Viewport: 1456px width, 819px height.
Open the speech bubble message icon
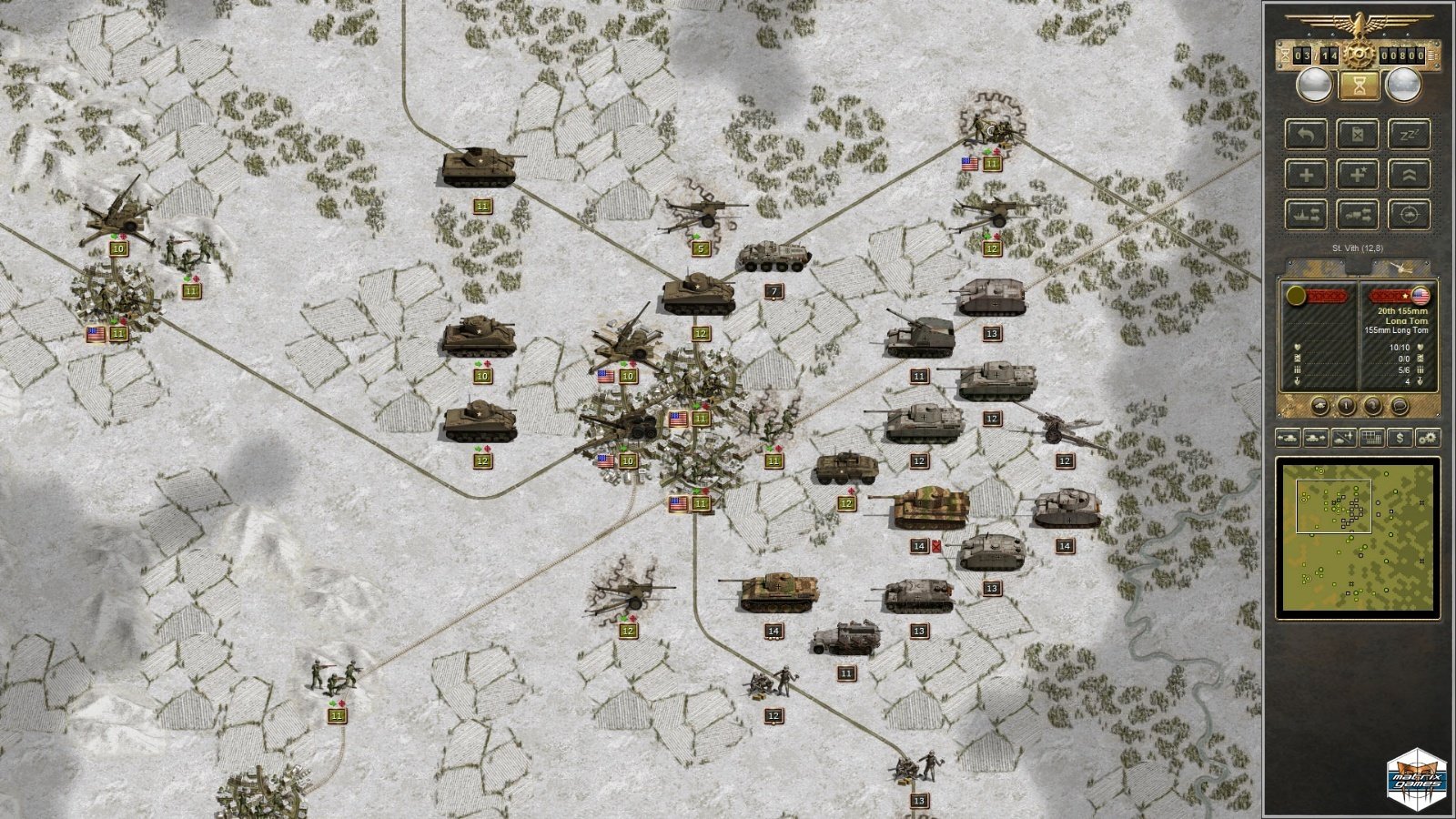(x=1399, y=406)
